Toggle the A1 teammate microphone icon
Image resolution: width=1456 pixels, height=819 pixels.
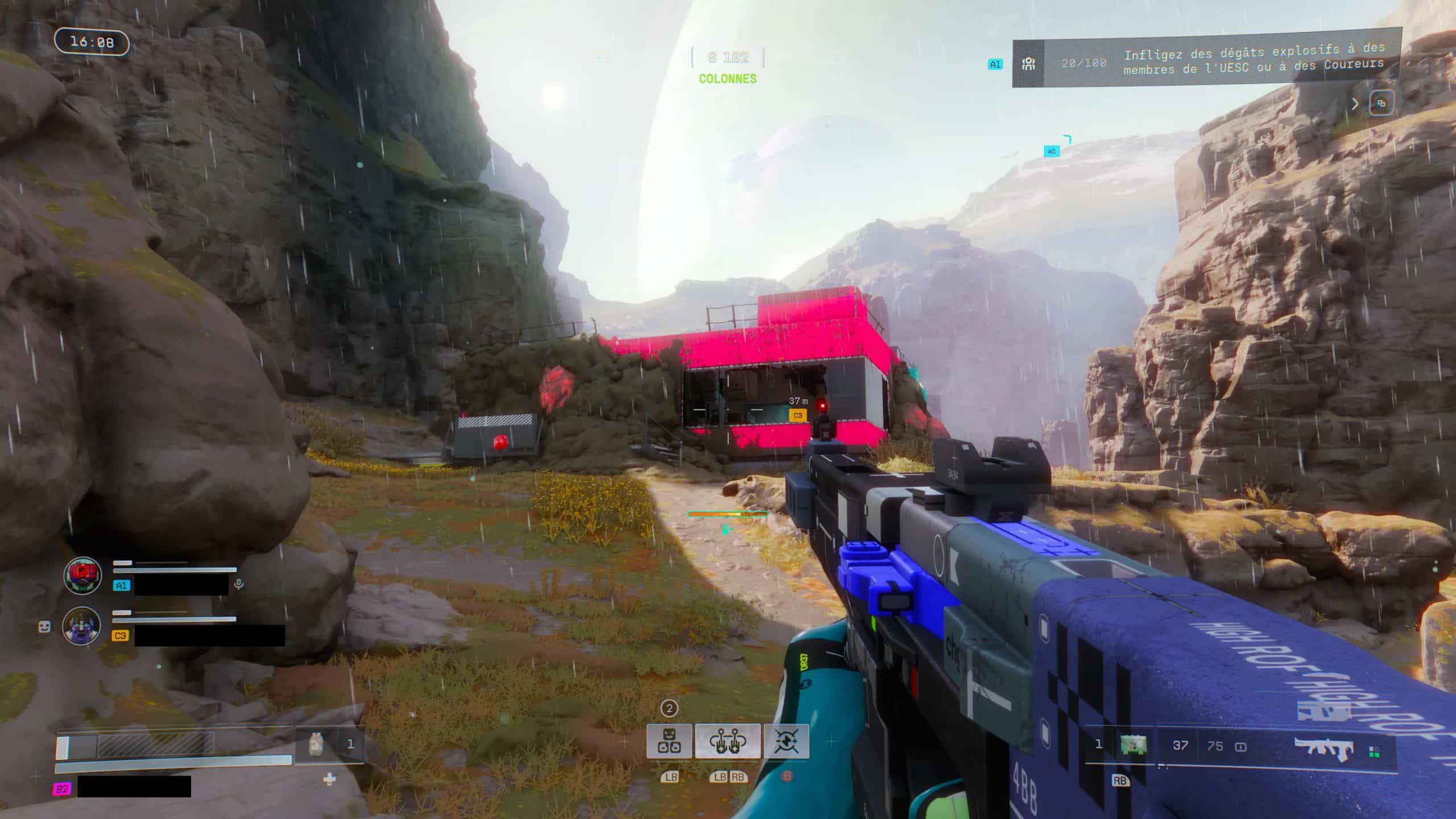click(239, 584)
